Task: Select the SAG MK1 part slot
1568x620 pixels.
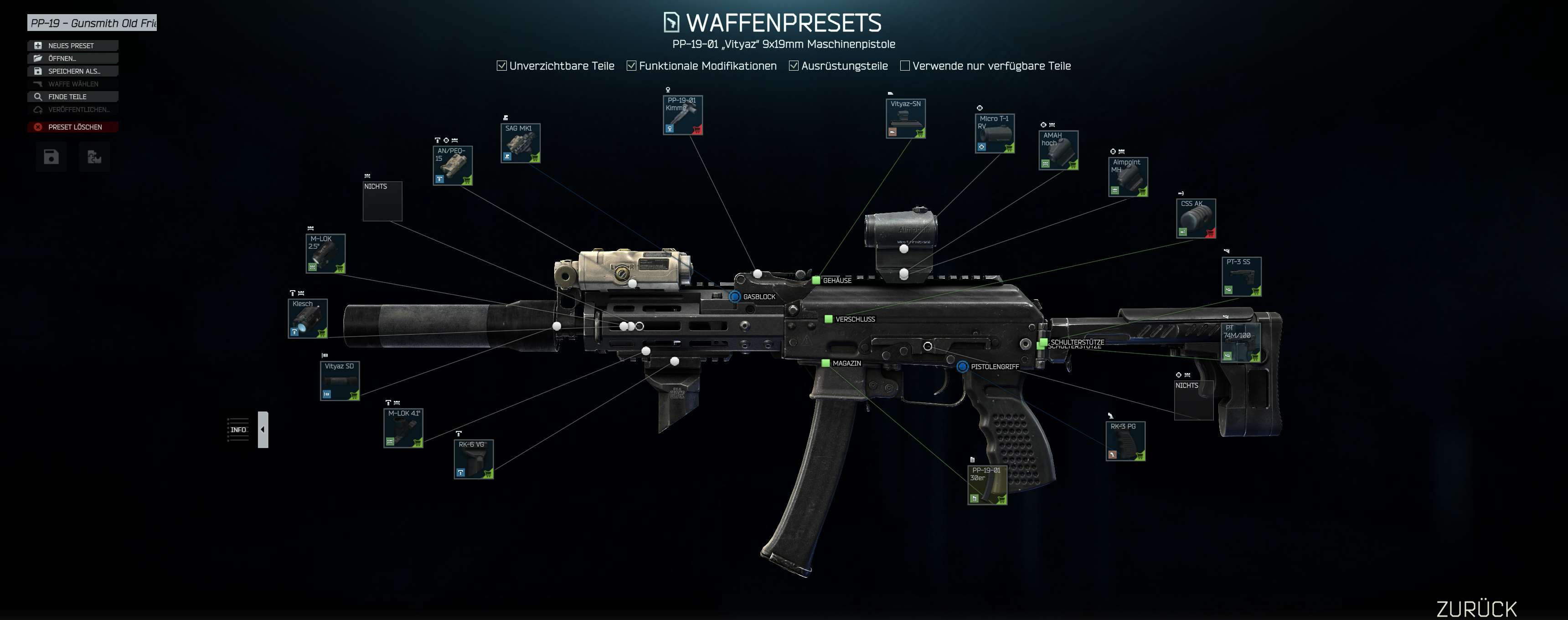Action: click(x=521, y=143)
